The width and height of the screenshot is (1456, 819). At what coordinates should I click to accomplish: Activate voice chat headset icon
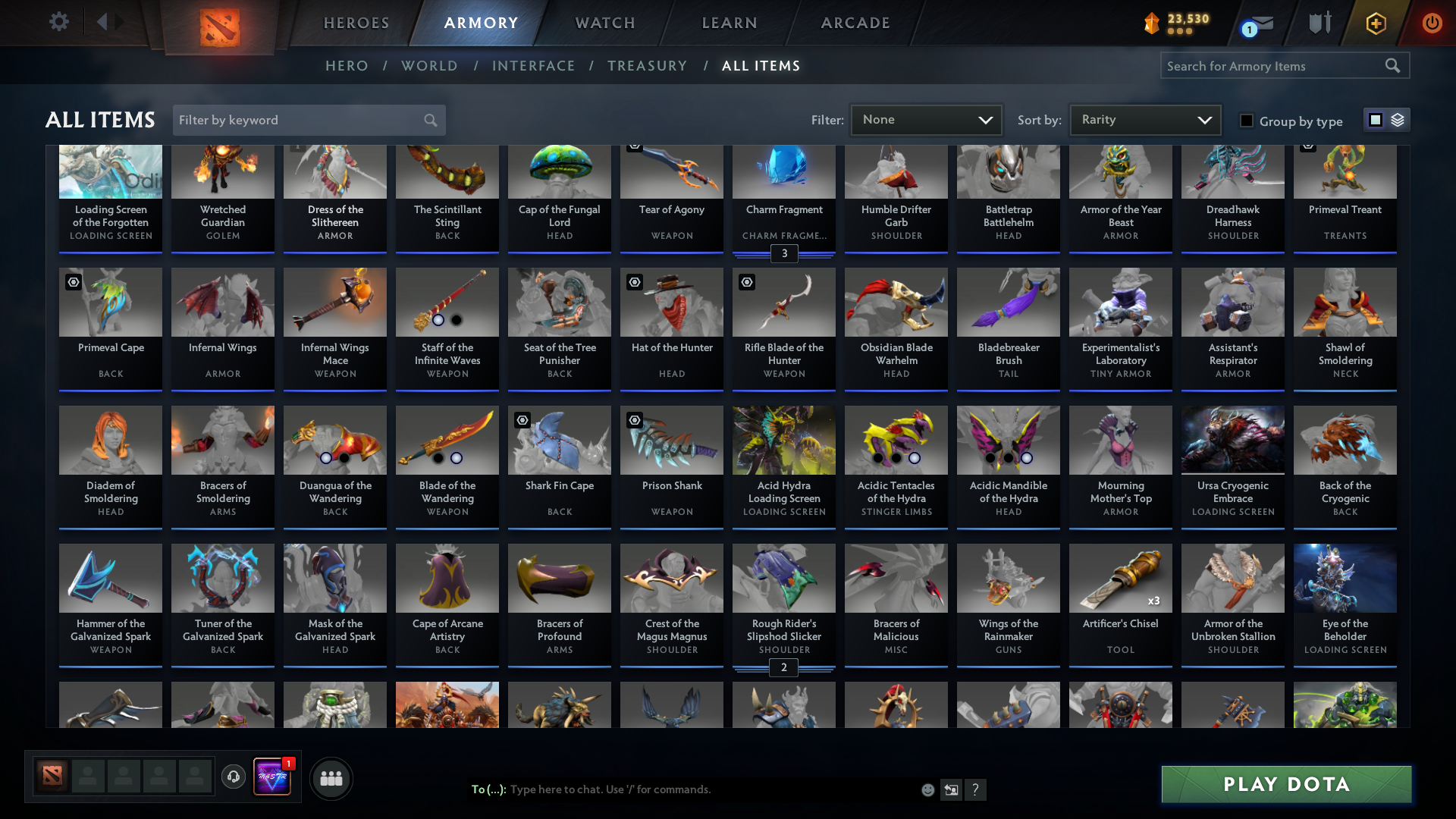click(233, 777)
